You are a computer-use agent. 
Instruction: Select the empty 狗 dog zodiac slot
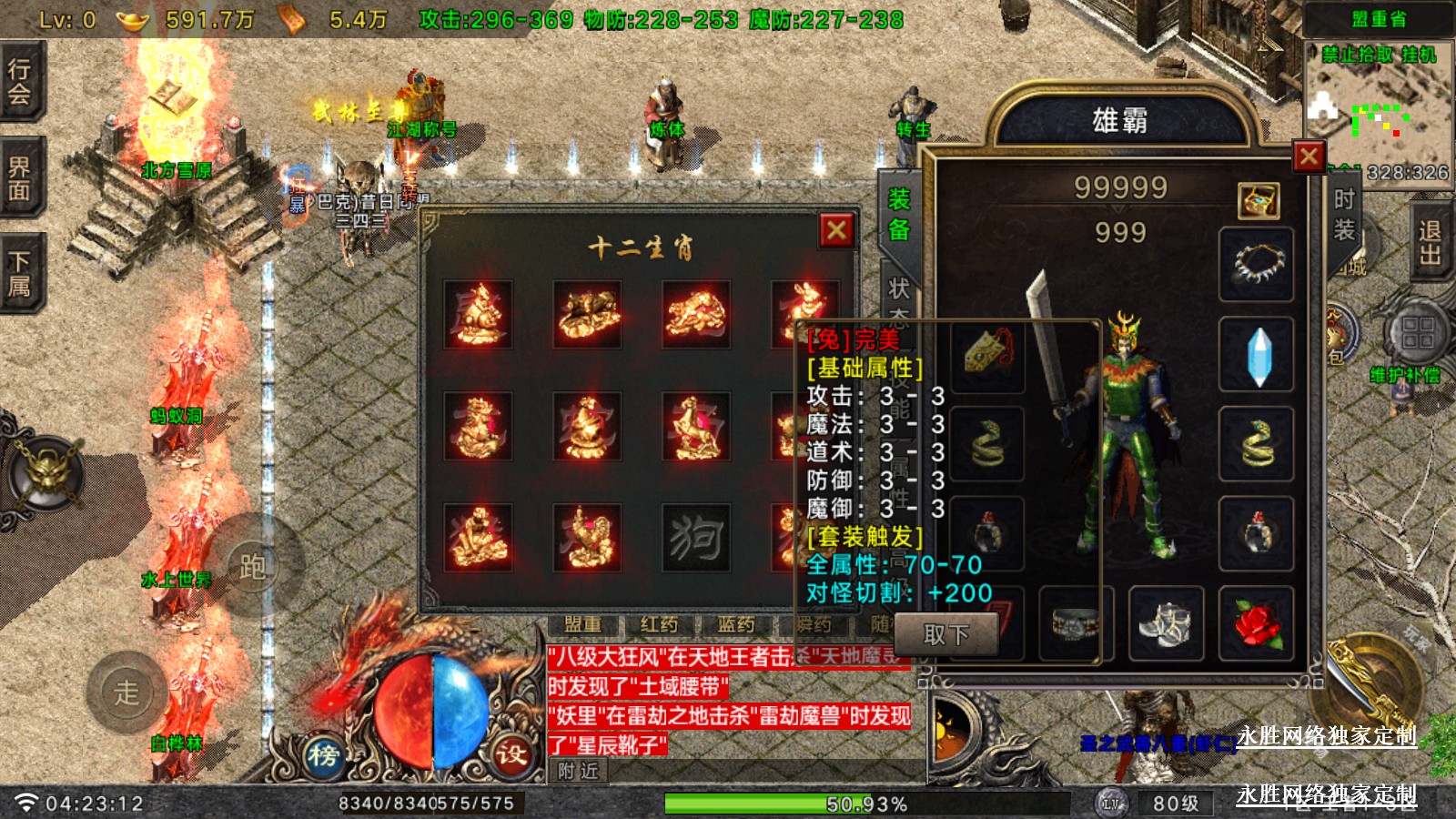pos(695,538)
